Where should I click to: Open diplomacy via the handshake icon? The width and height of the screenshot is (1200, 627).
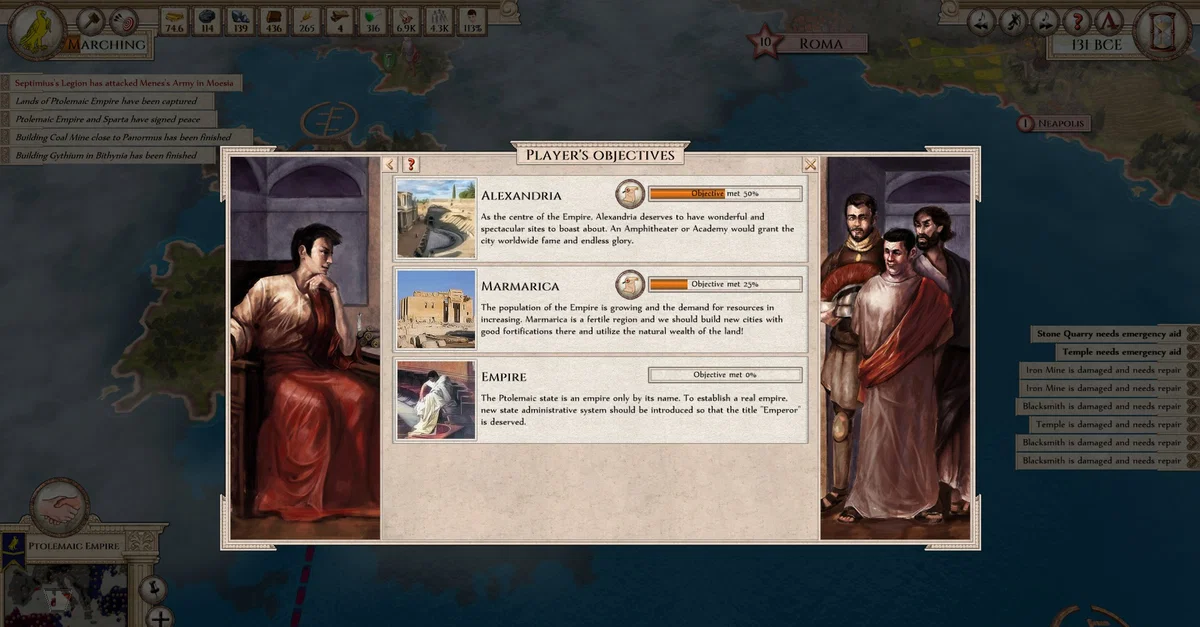pos(61,508)
